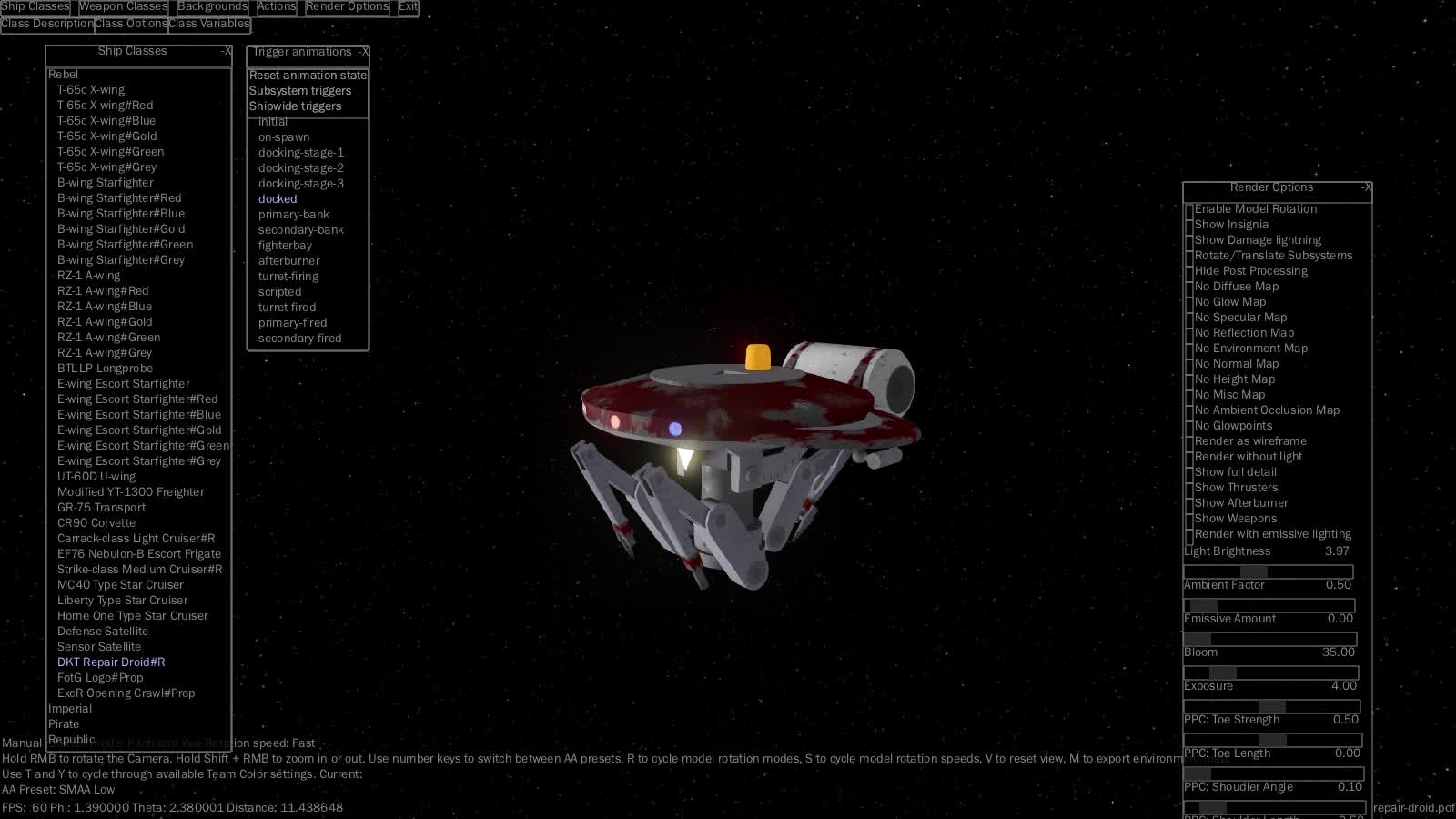1456x819 pixels.
Task: Select the docking-stage-2 animation trigger
Action: 300,167
